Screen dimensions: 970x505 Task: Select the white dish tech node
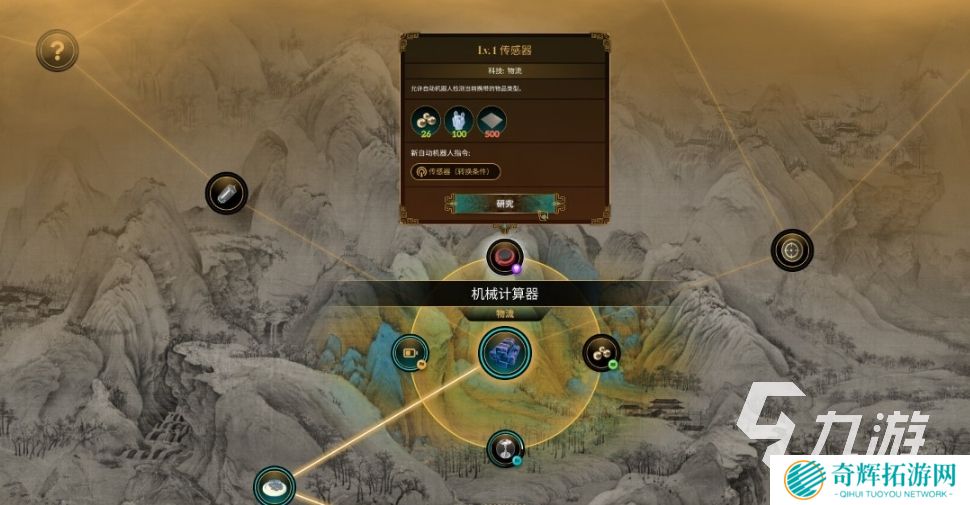(x=274, y=486)
